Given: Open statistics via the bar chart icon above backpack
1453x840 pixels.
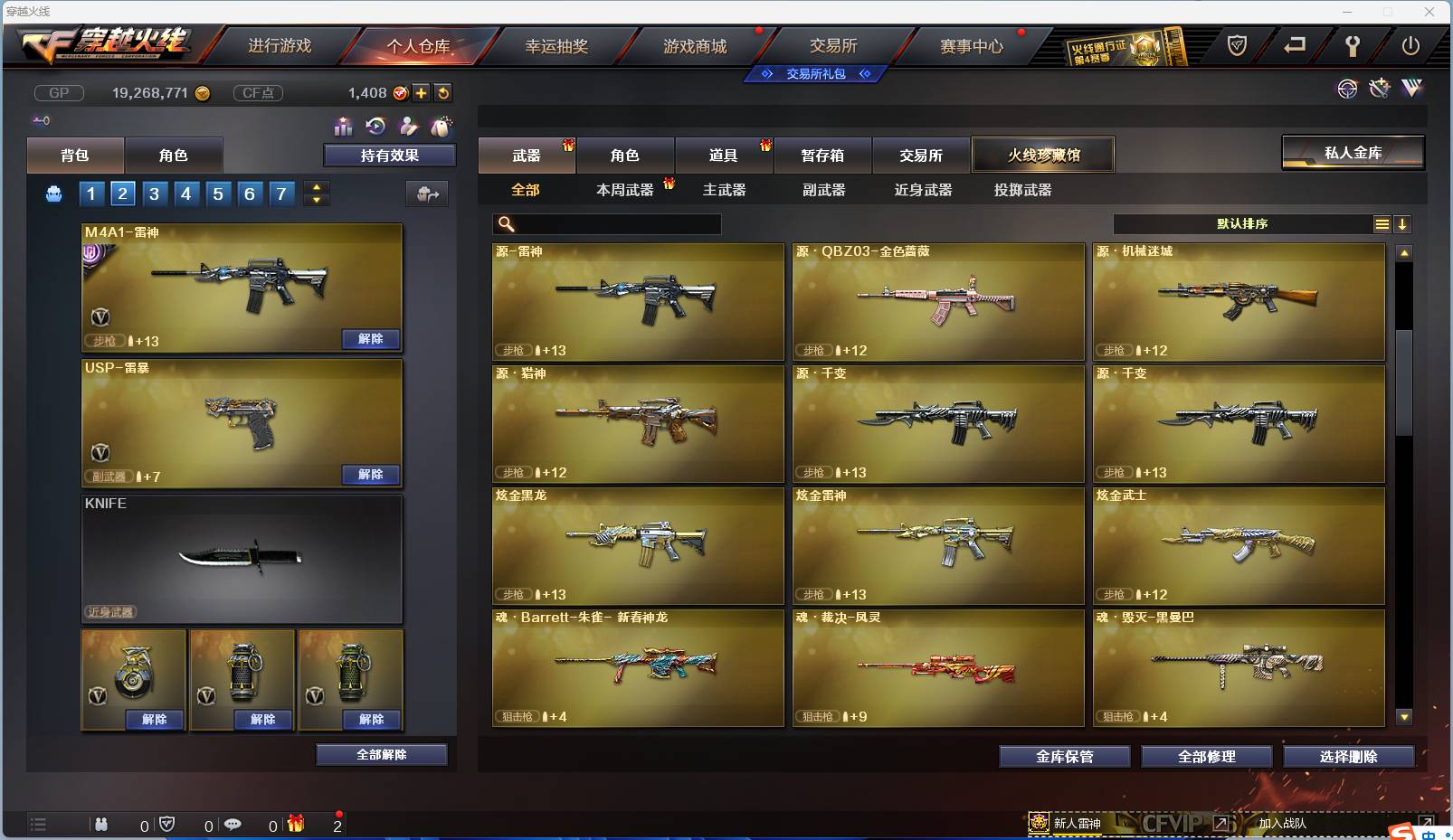Looking at the screenshot, I should [345, 127].
